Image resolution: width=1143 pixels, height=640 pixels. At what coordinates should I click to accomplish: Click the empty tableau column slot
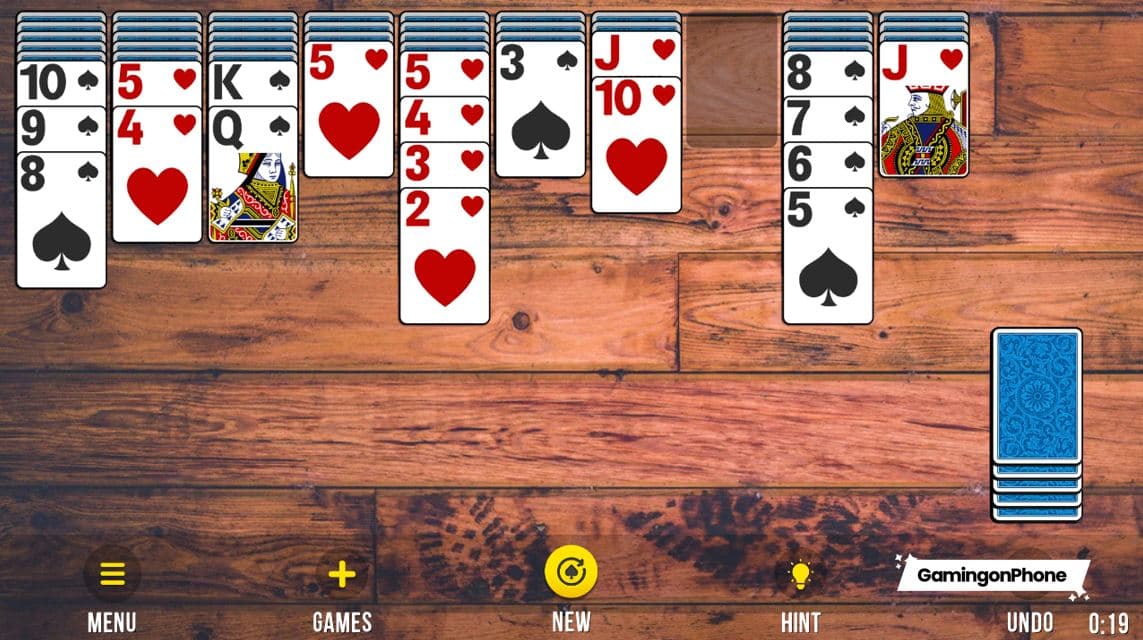pyautogui.click(x=733, y=80)
